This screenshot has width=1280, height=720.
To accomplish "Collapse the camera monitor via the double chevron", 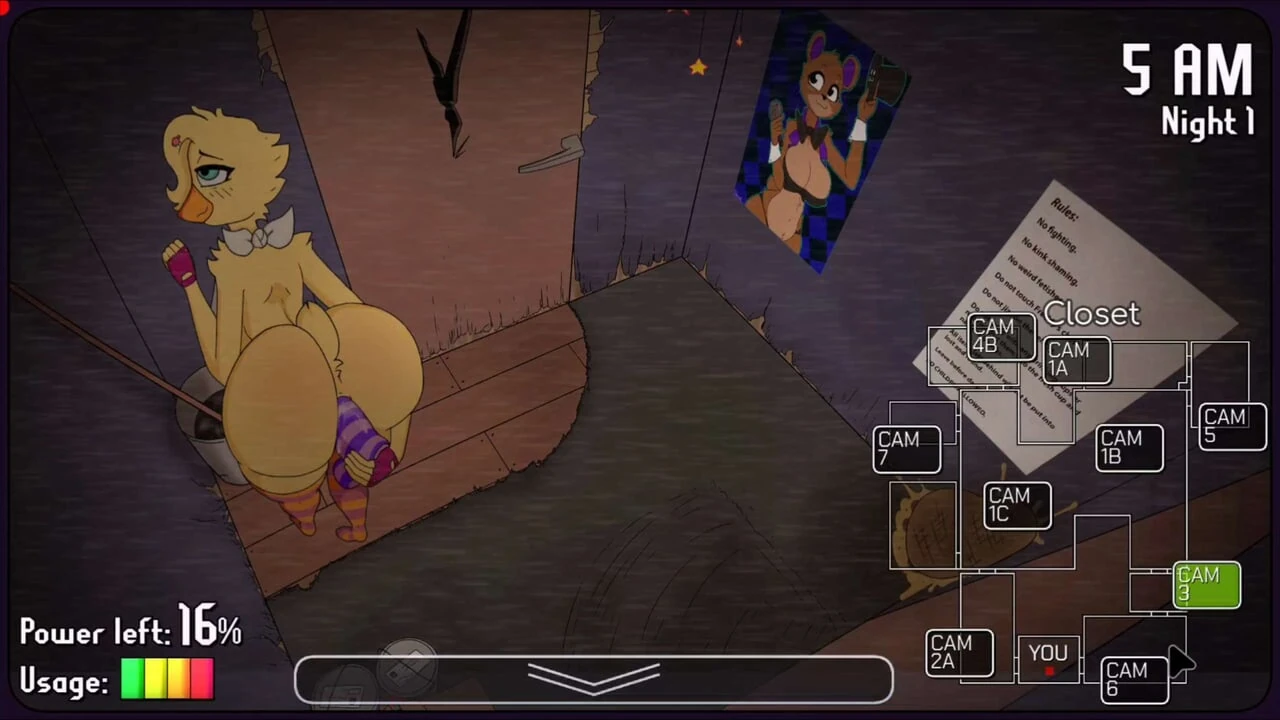I will 594,678.
